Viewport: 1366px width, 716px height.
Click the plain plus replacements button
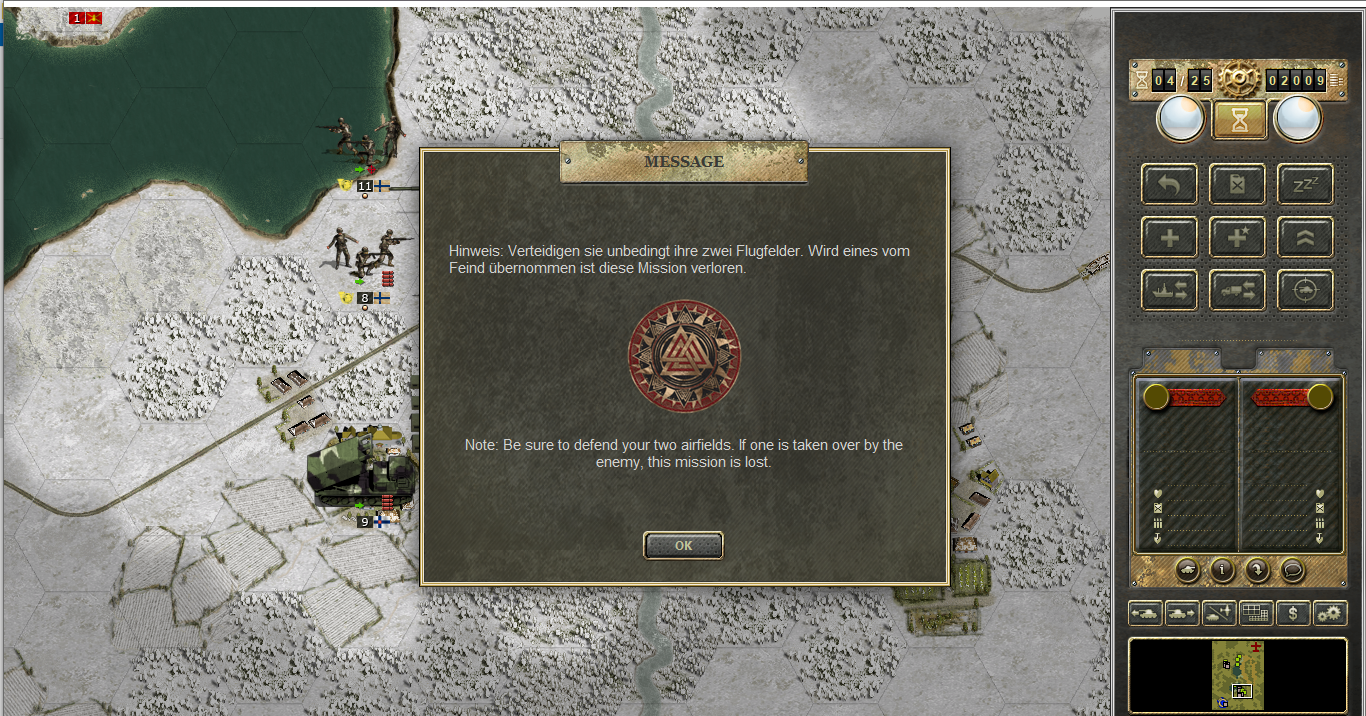[1169, 237]
